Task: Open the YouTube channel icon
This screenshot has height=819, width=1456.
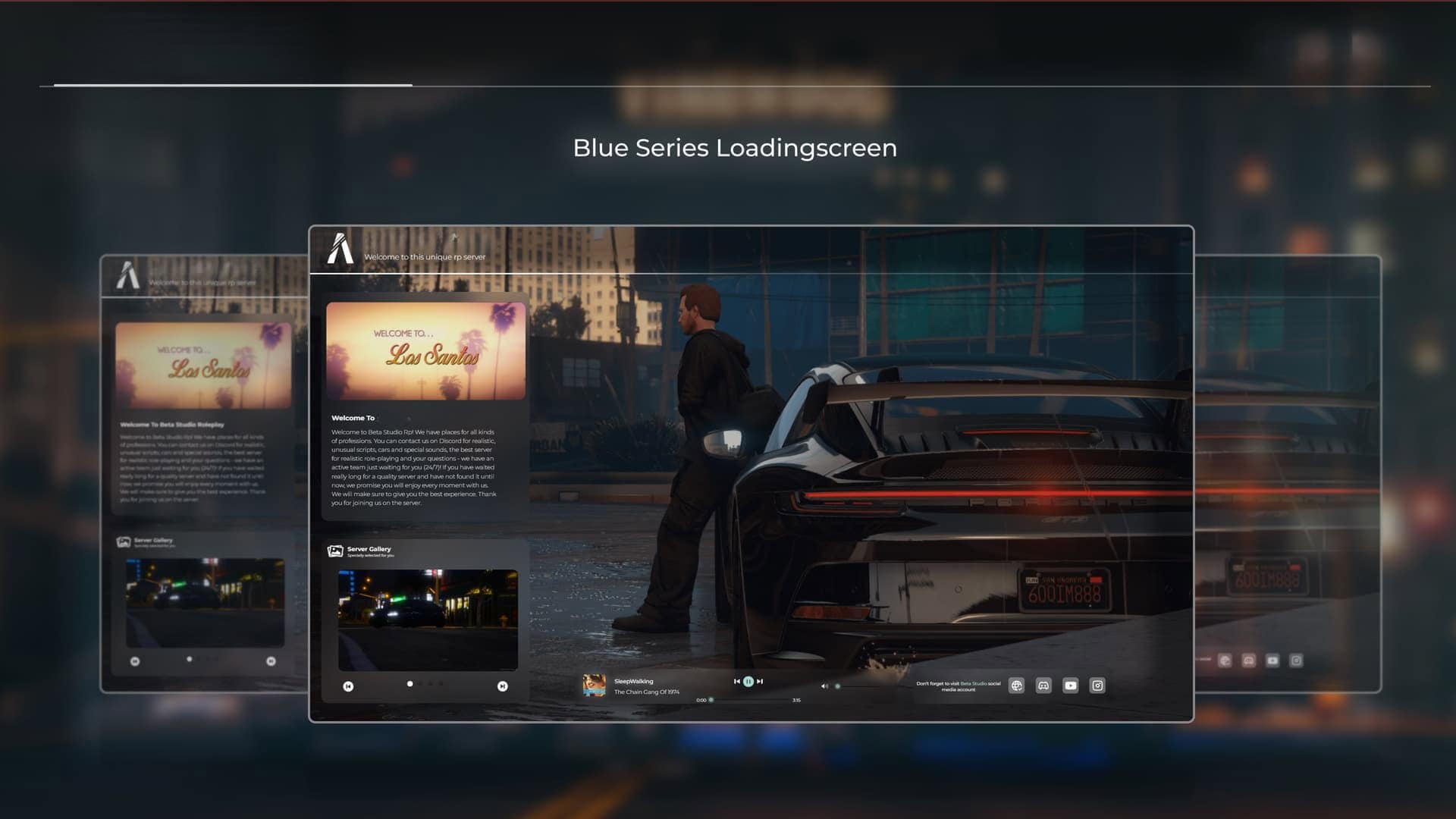Action: [x=1070, y=685]
